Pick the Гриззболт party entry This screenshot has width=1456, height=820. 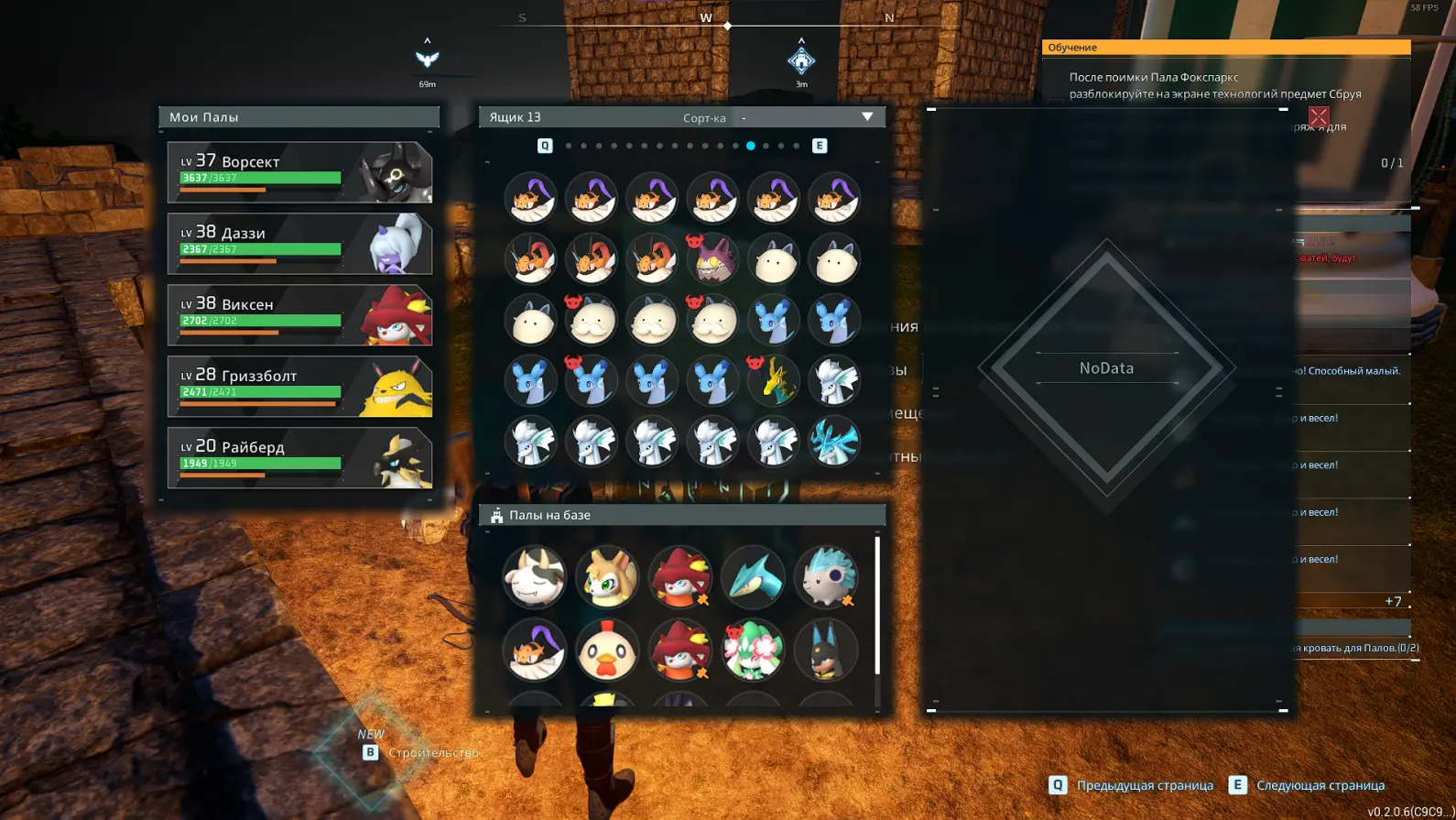pyautogui.click(x=299, y=387)
